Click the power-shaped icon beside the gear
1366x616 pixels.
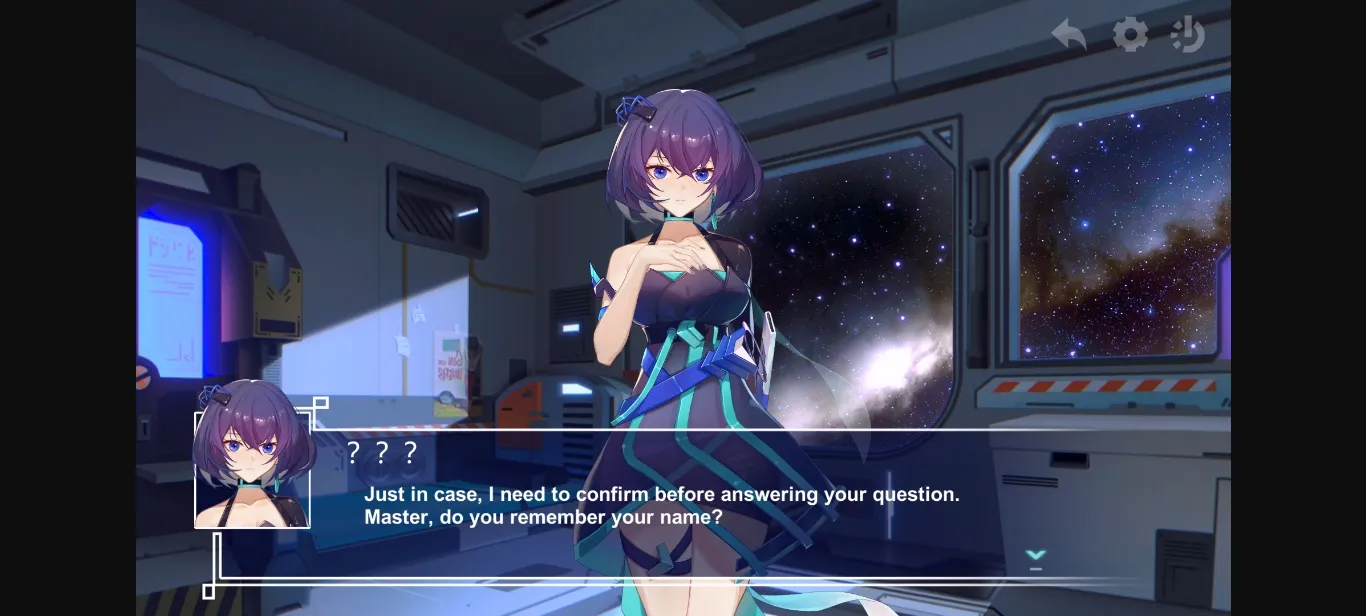click(1188, 35)
